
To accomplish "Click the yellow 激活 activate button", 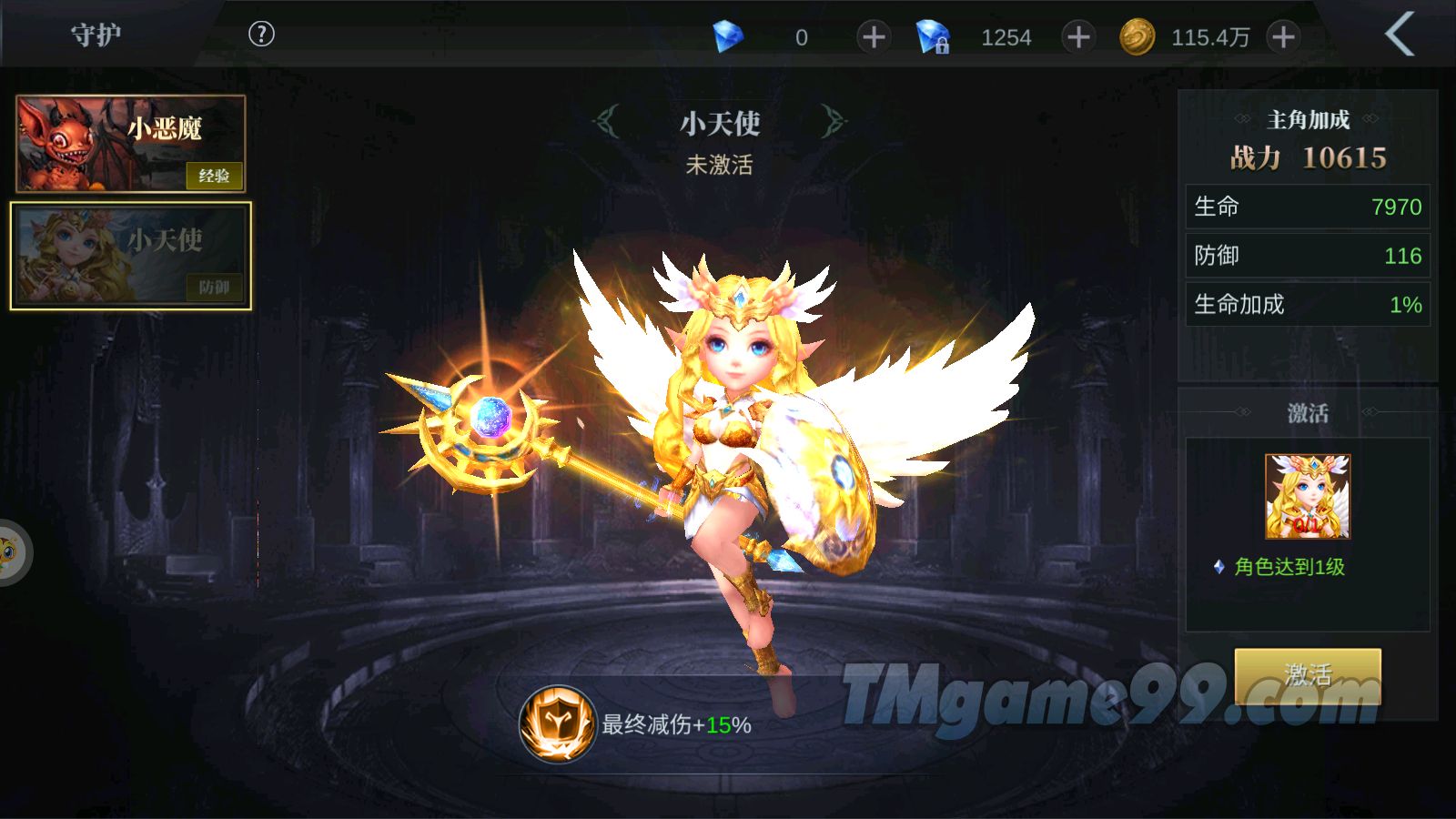I will point(1307,675).
